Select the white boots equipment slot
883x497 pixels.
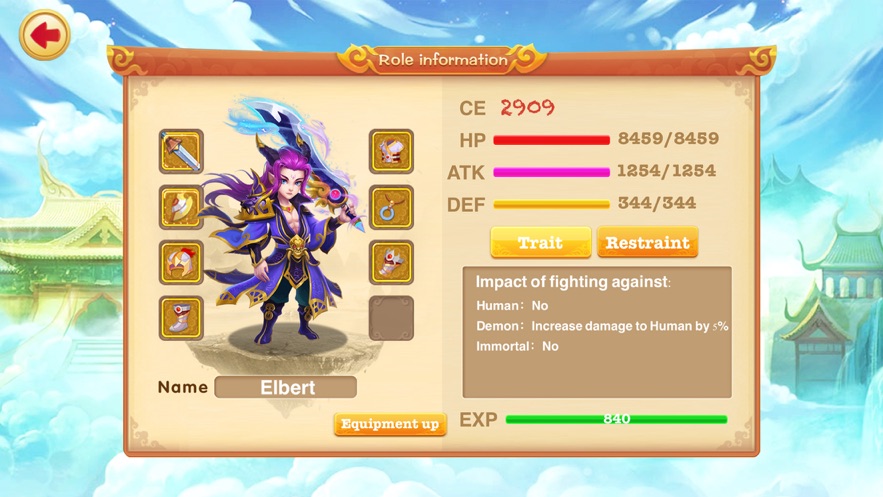pos(181,318)
